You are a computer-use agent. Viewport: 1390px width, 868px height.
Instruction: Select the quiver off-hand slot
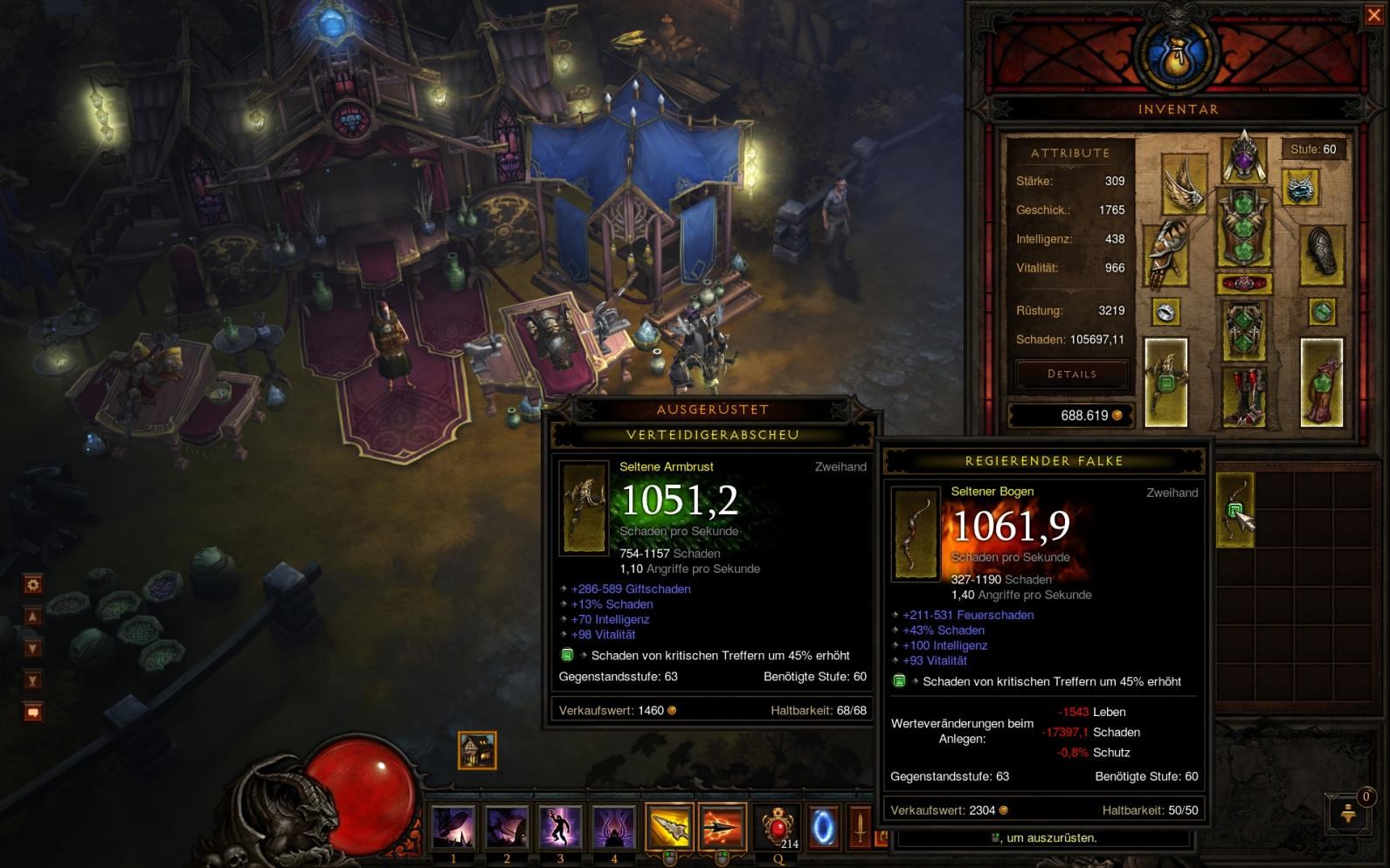pos(1321,382)
